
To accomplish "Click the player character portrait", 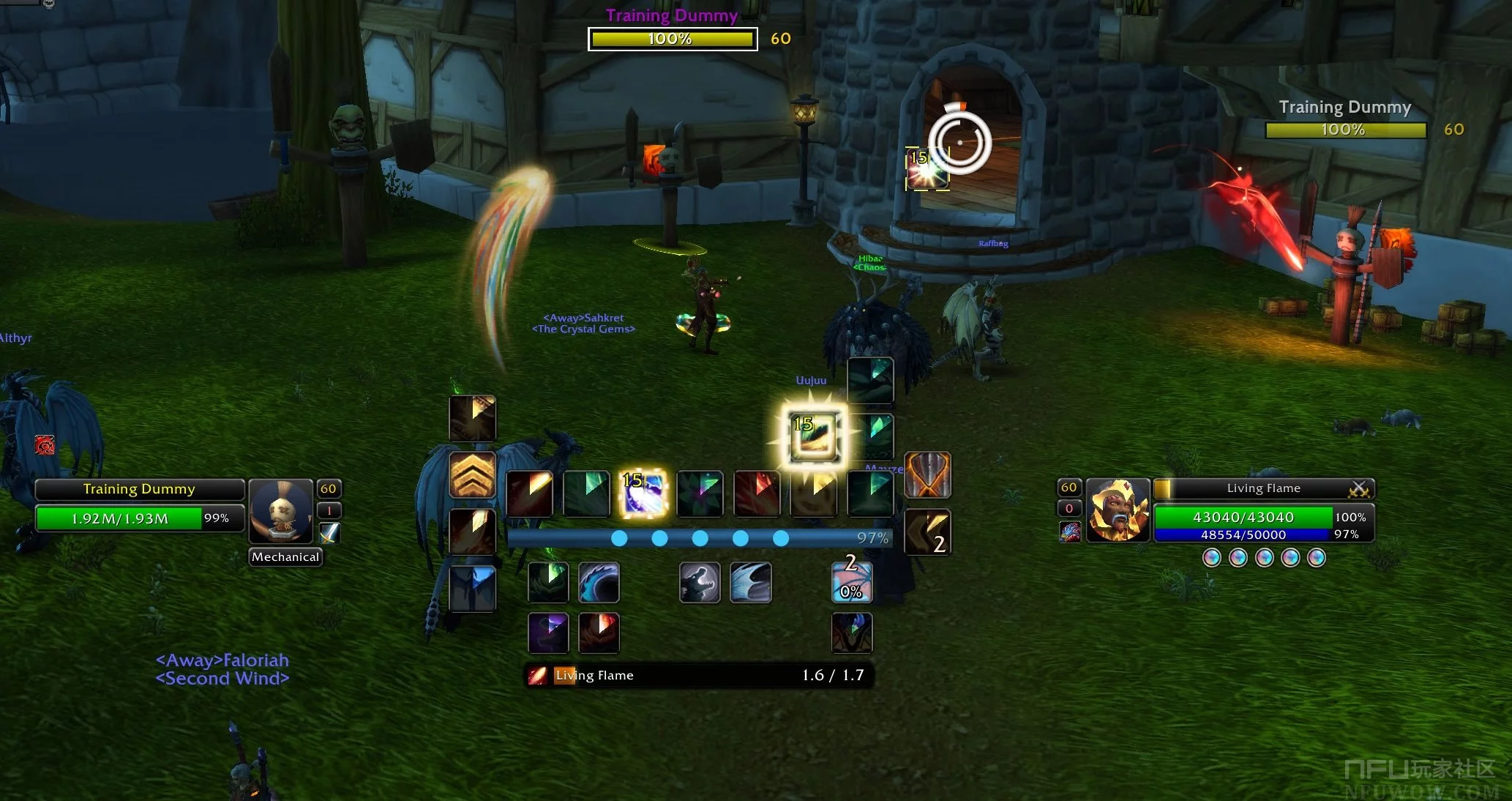I will coord(1117,511).
